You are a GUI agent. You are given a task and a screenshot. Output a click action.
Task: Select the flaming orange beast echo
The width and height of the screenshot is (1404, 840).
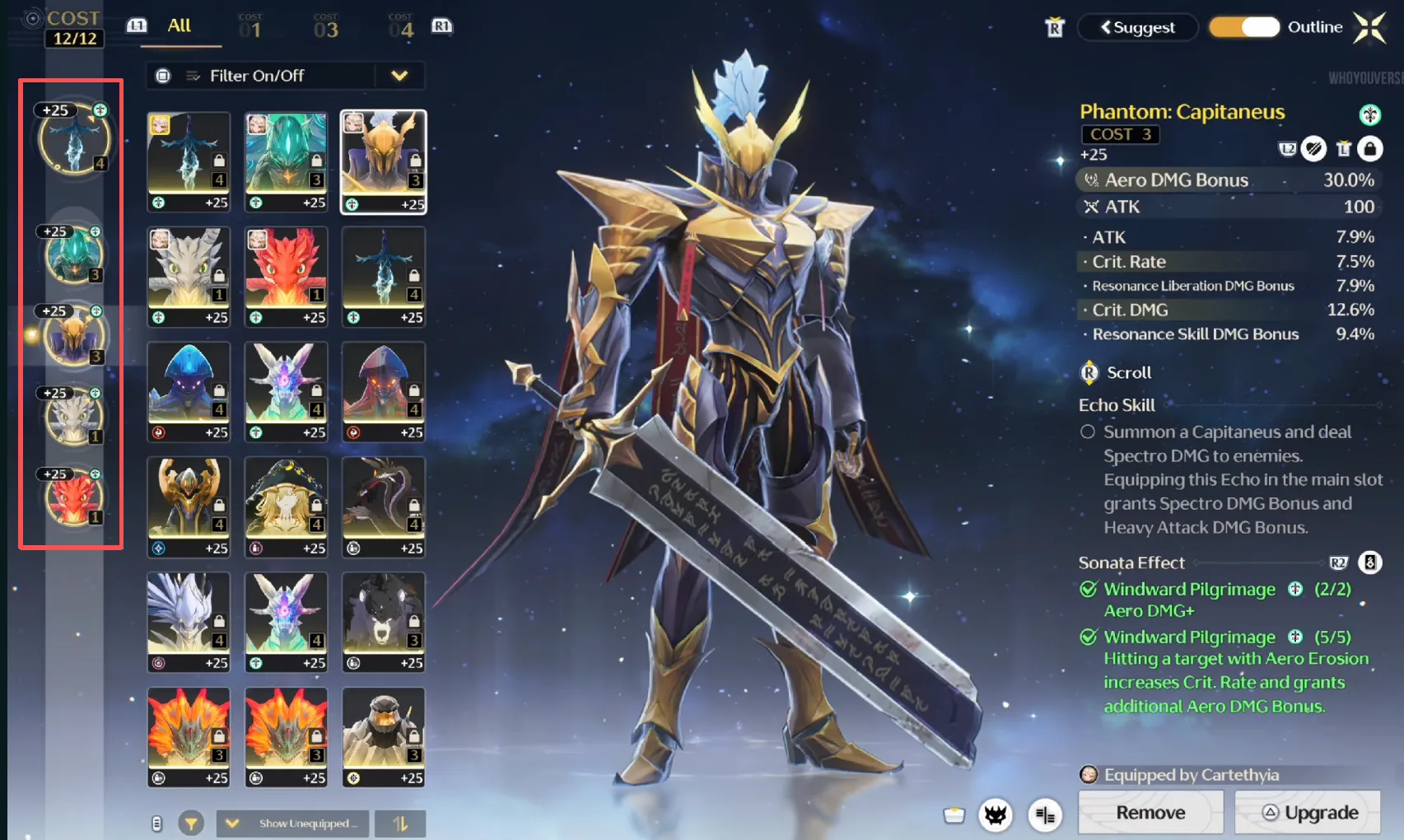pos(189,737)
